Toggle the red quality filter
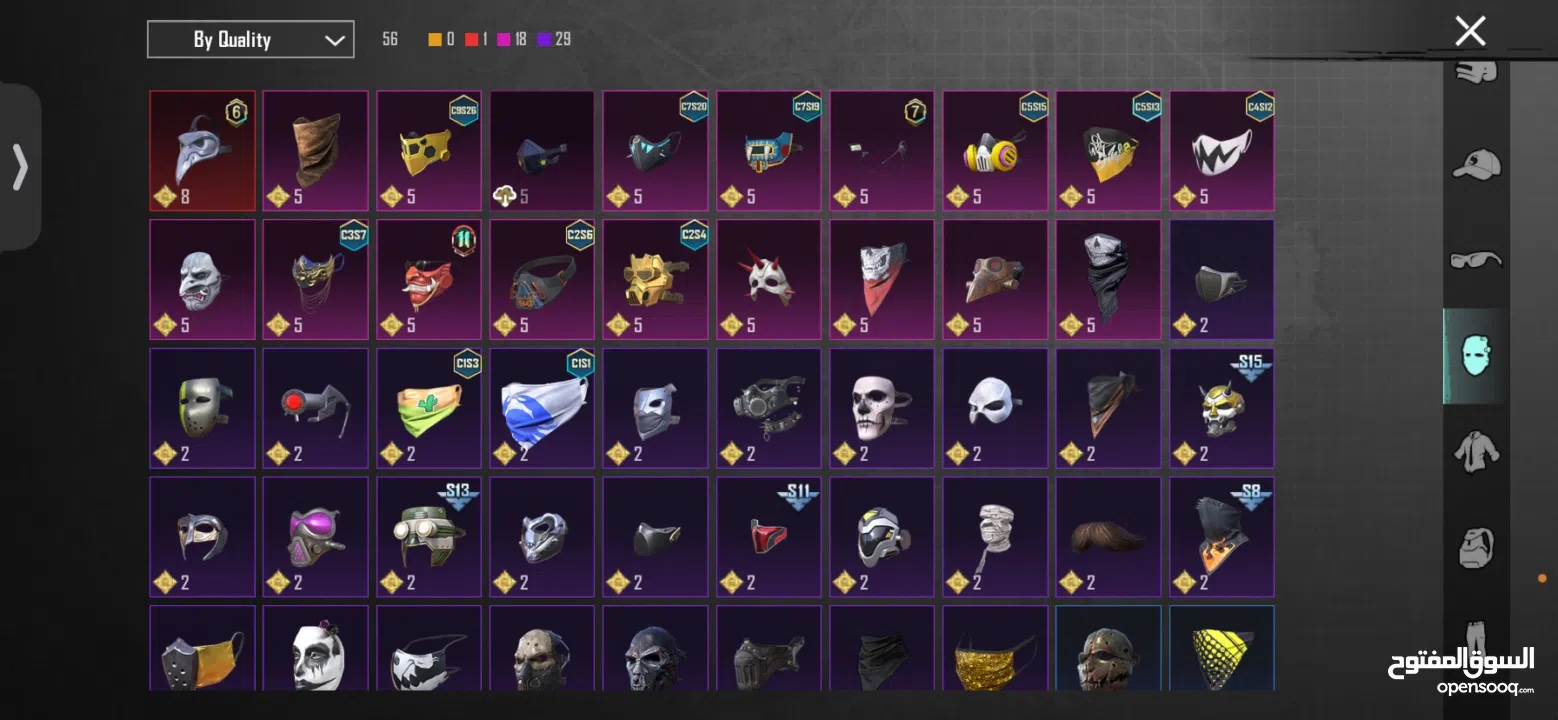This screenshot has width=1558, height=720. point(472,38)
